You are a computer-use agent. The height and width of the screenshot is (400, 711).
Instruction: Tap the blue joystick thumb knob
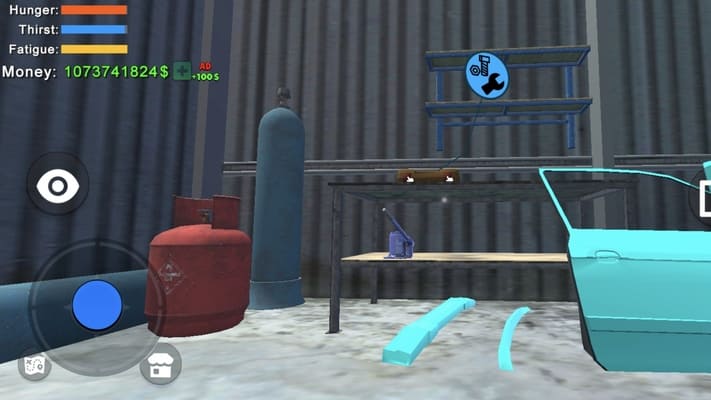98,304
